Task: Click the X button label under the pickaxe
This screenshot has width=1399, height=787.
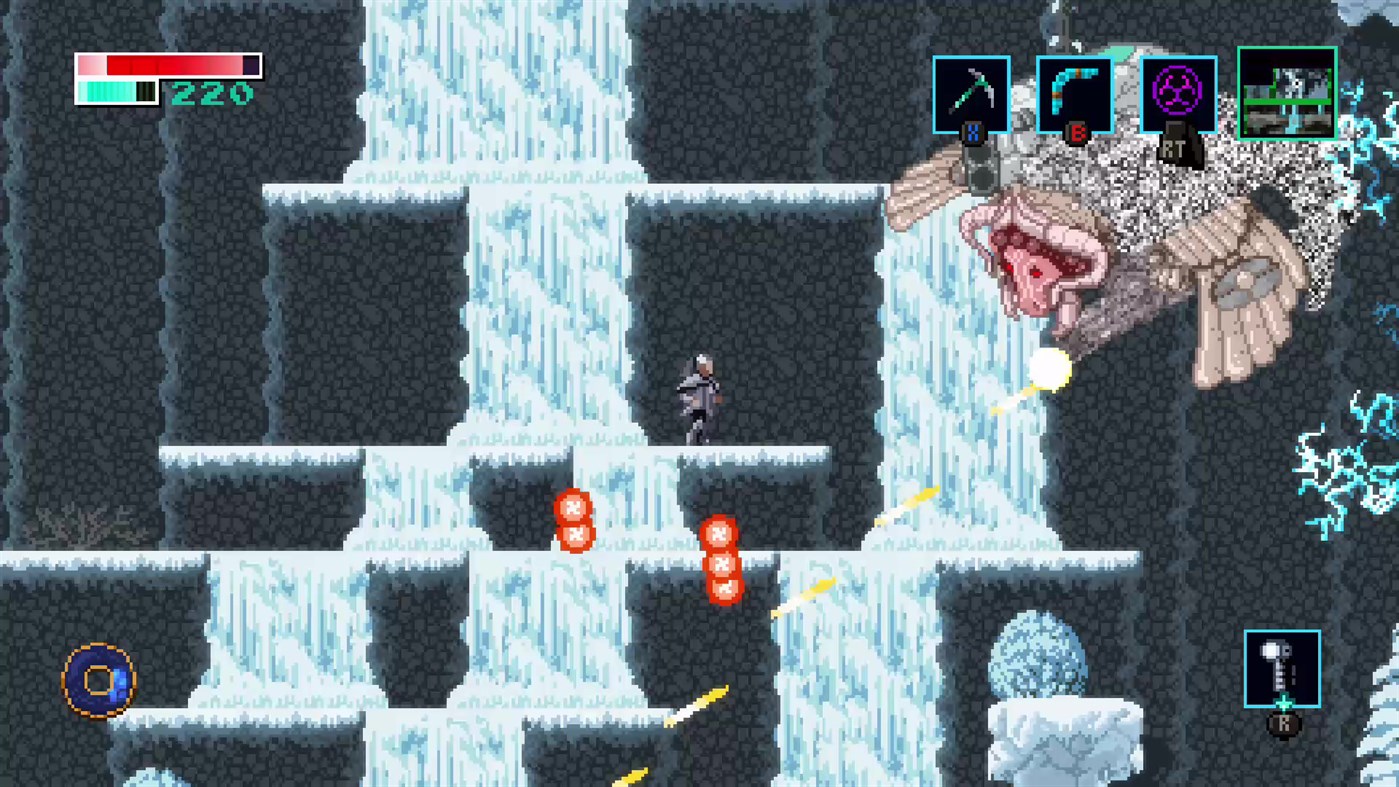Action: coord(972,130)
